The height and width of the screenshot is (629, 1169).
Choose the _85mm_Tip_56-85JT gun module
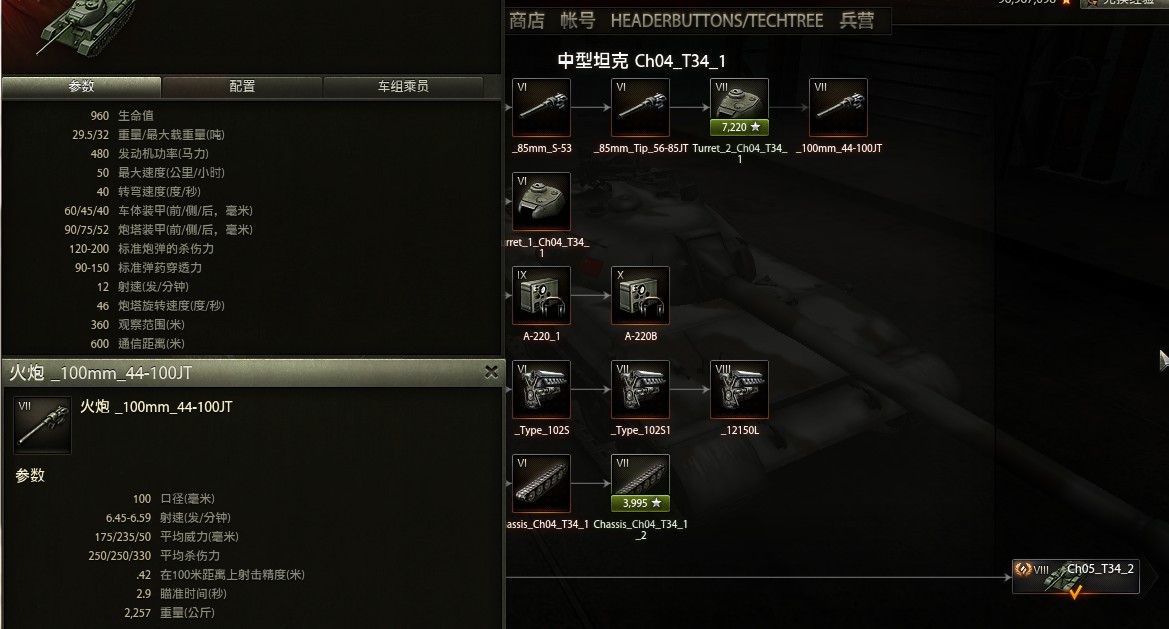(640, 107)
